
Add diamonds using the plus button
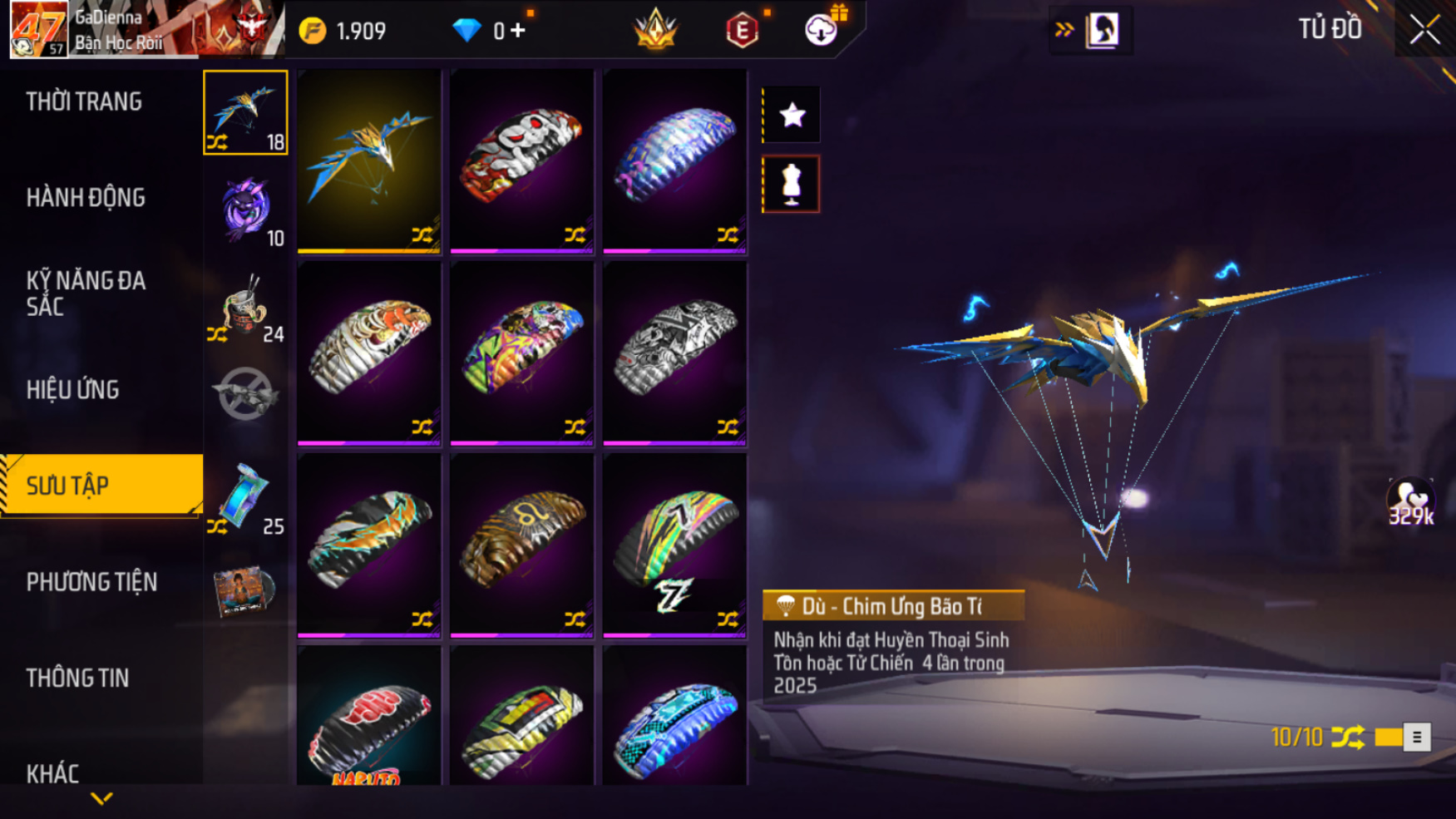(x=519, y=31)
